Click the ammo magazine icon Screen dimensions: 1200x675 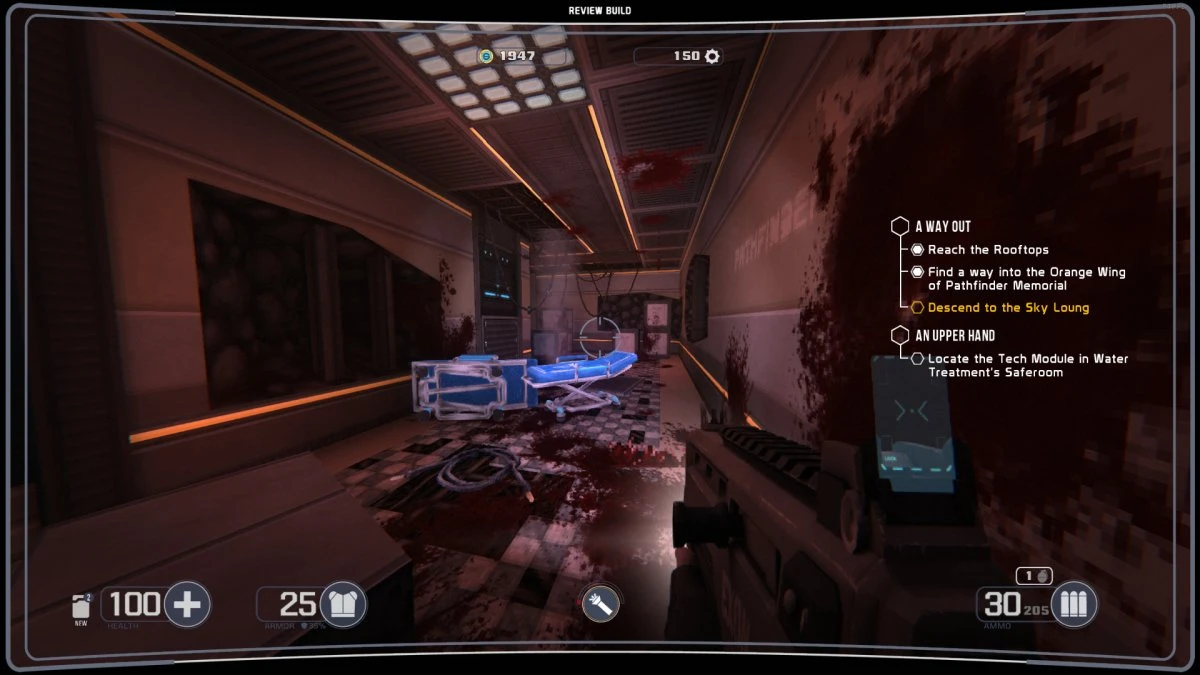pos(1074,604)
